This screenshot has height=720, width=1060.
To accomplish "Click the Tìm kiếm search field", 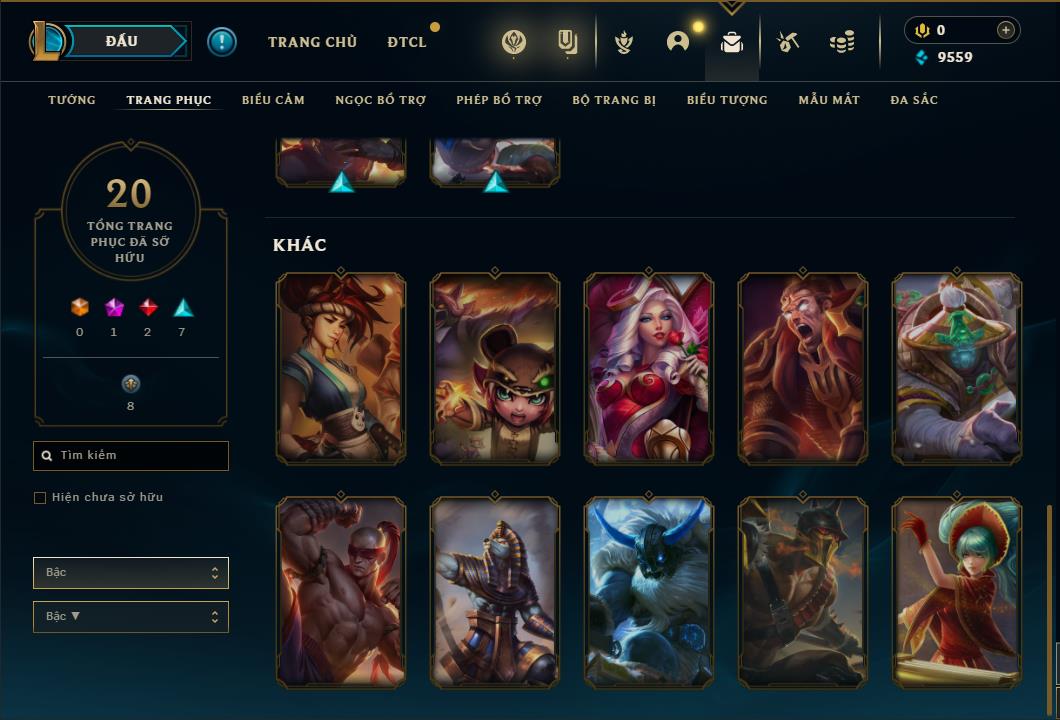I will 131,456.
